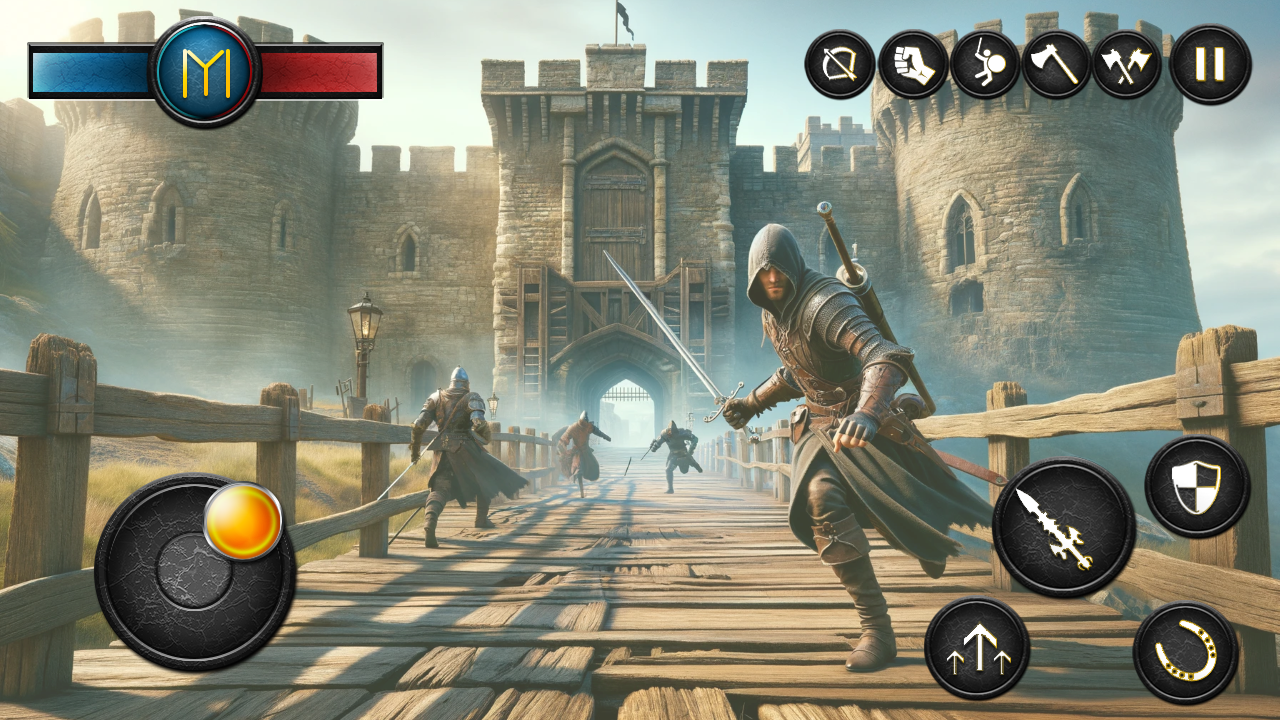Image resolution: width=1280 pixels, height=720 pixels.
Task: Pause the game
Action: 1210,65
